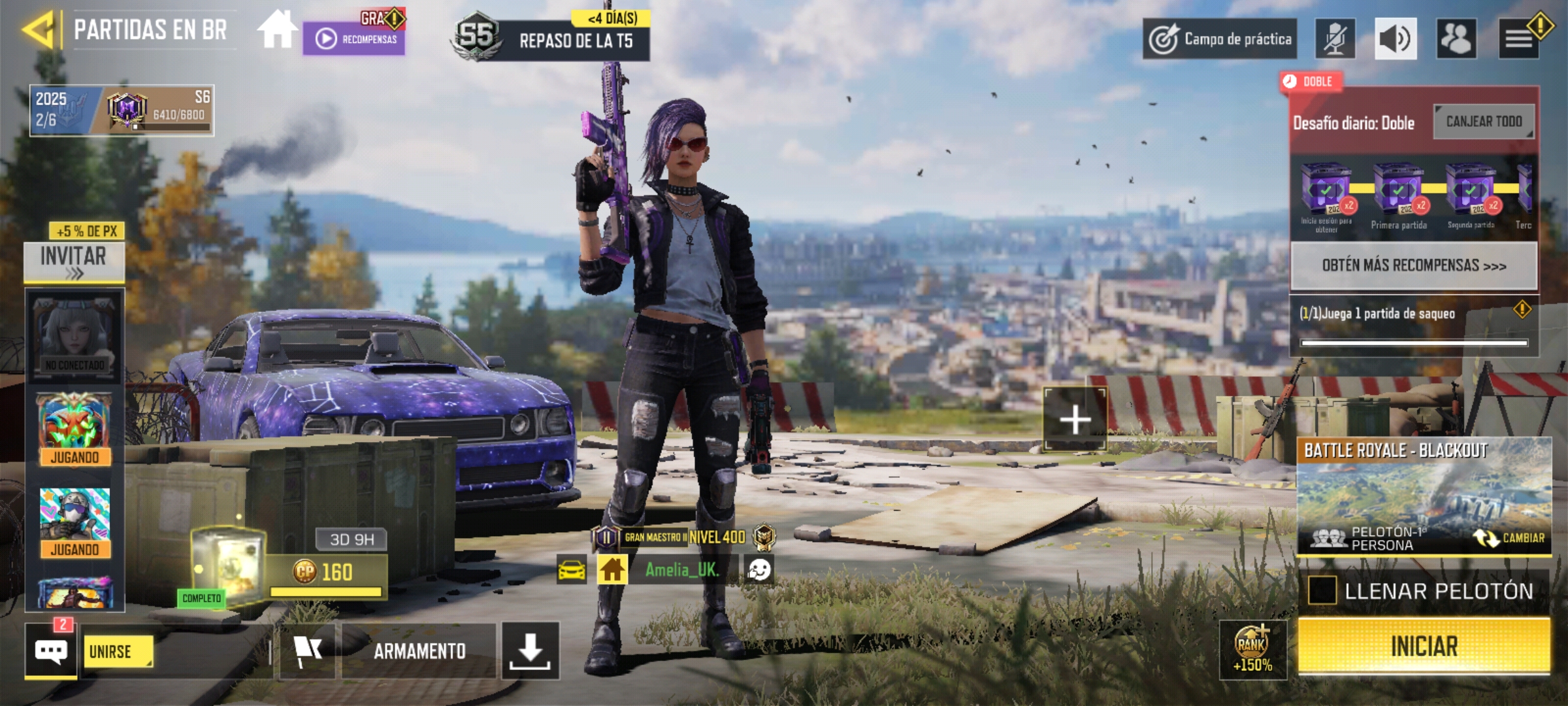Open the hamburger settings menu
Screen dimensions: 1568x706
[x=1519, y=39]
